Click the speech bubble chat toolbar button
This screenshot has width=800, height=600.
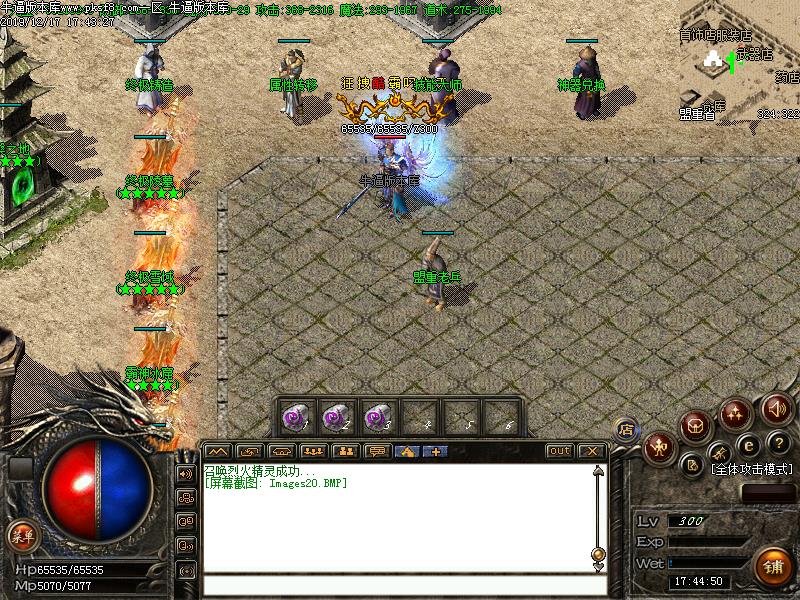click(377, 451)
